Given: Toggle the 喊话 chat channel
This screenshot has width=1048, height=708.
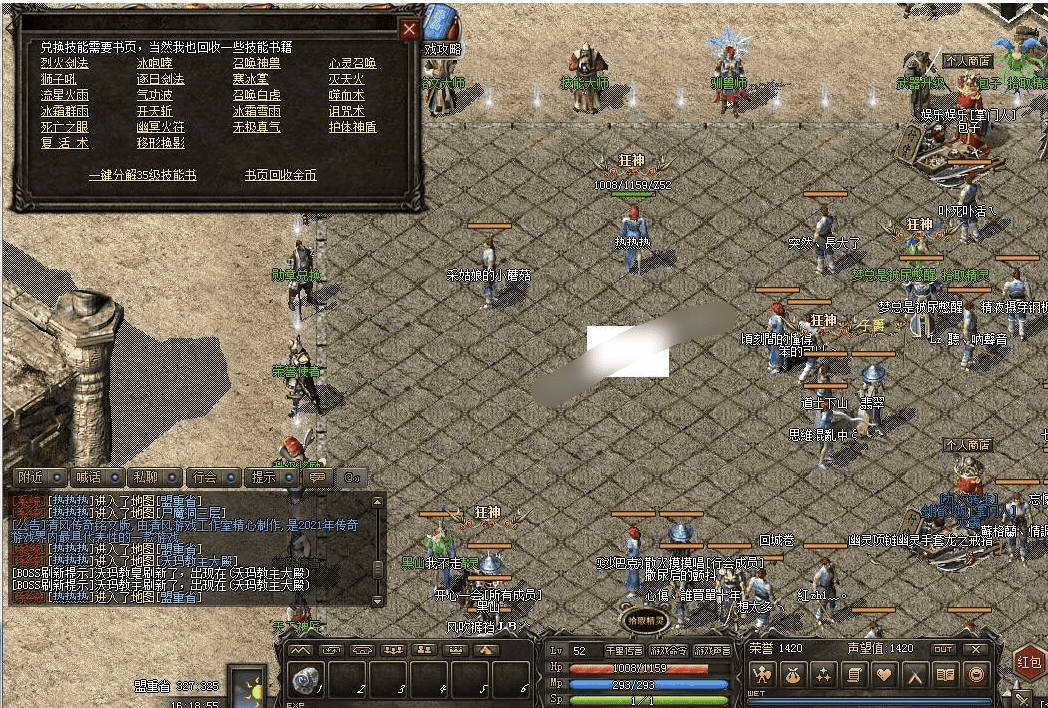Looking at the screenshot, I should tap(89, 477).
